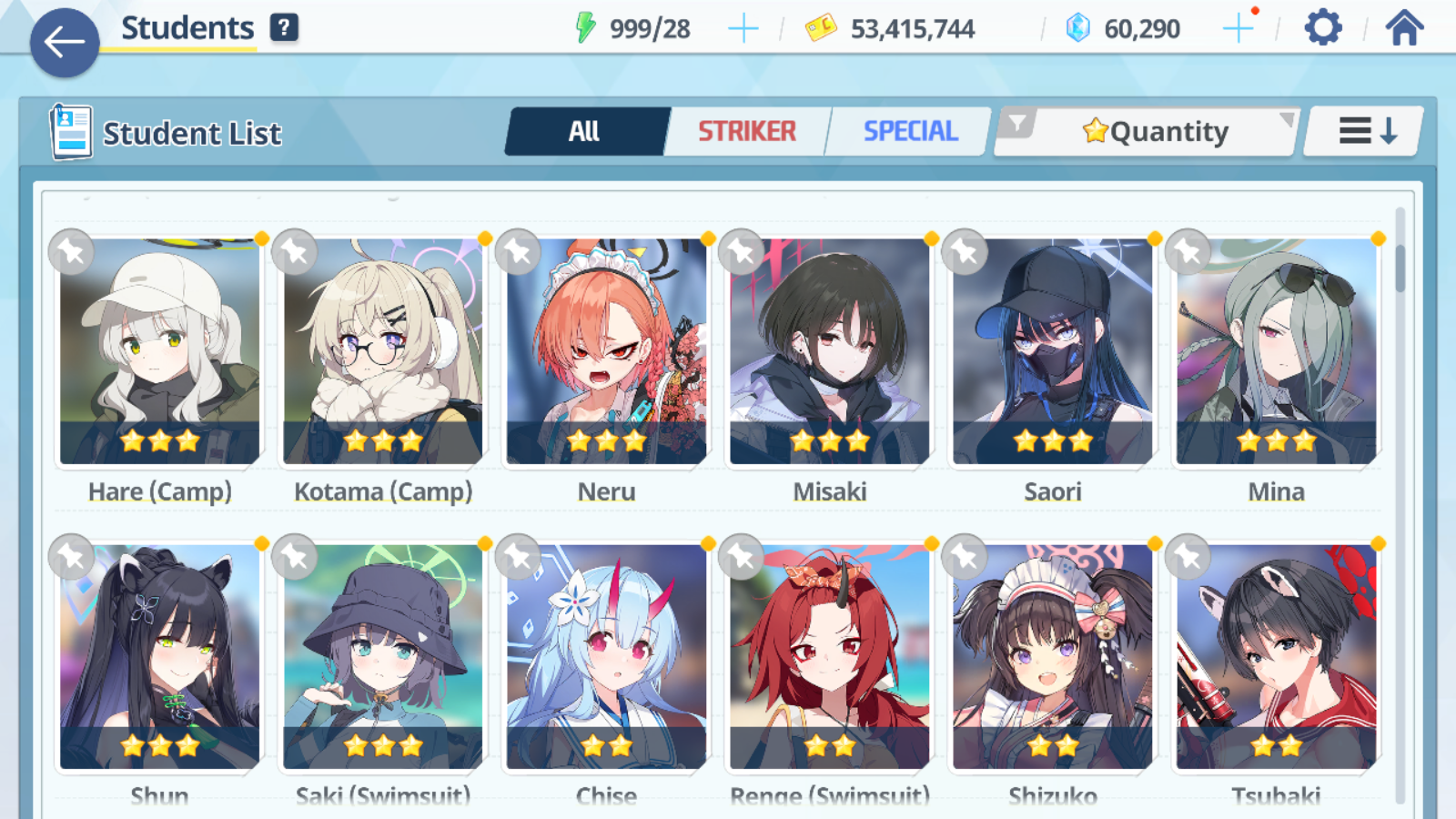Open the Students help question mark
Image resolution: width=1456 pixels, height=819 pixels.
coord(285,26)
